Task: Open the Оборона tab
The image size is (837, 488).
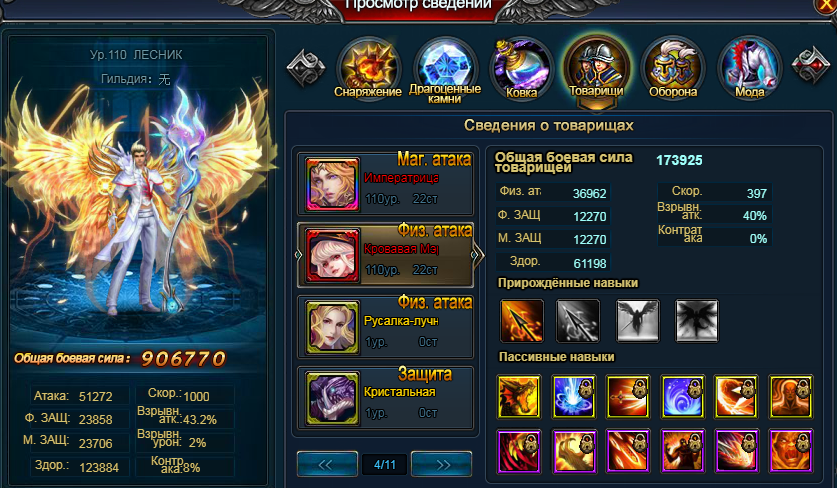Action: click(x=672, y=68)
